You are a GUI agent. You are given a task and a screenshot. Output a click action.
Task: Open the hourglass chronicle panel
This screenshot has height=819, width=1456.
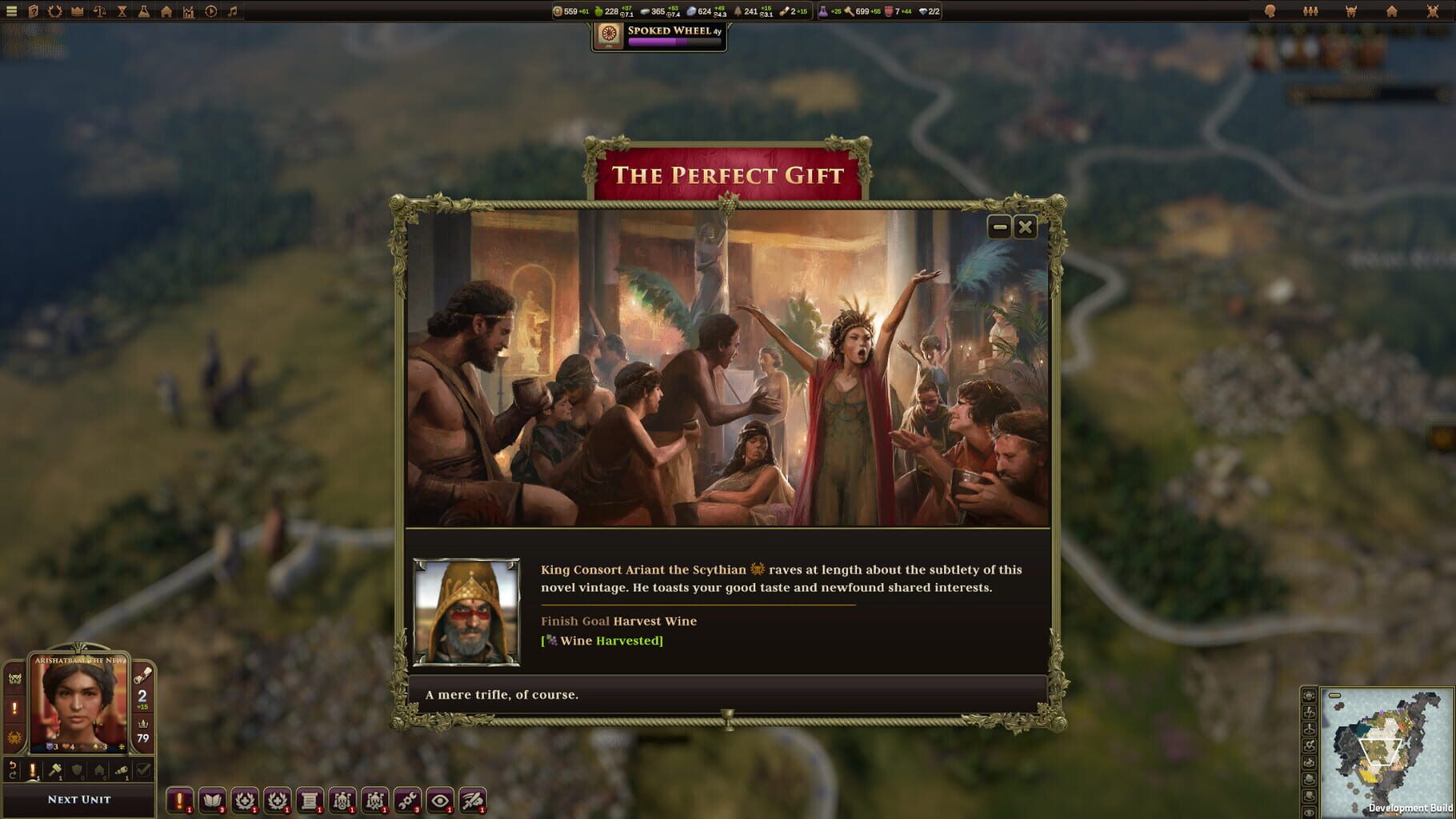122,10
